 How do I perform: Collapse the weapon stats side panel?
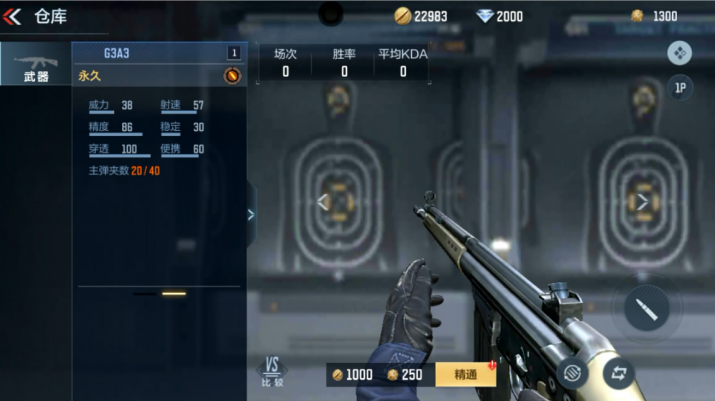pyautogui.click(x=250, y=214)
